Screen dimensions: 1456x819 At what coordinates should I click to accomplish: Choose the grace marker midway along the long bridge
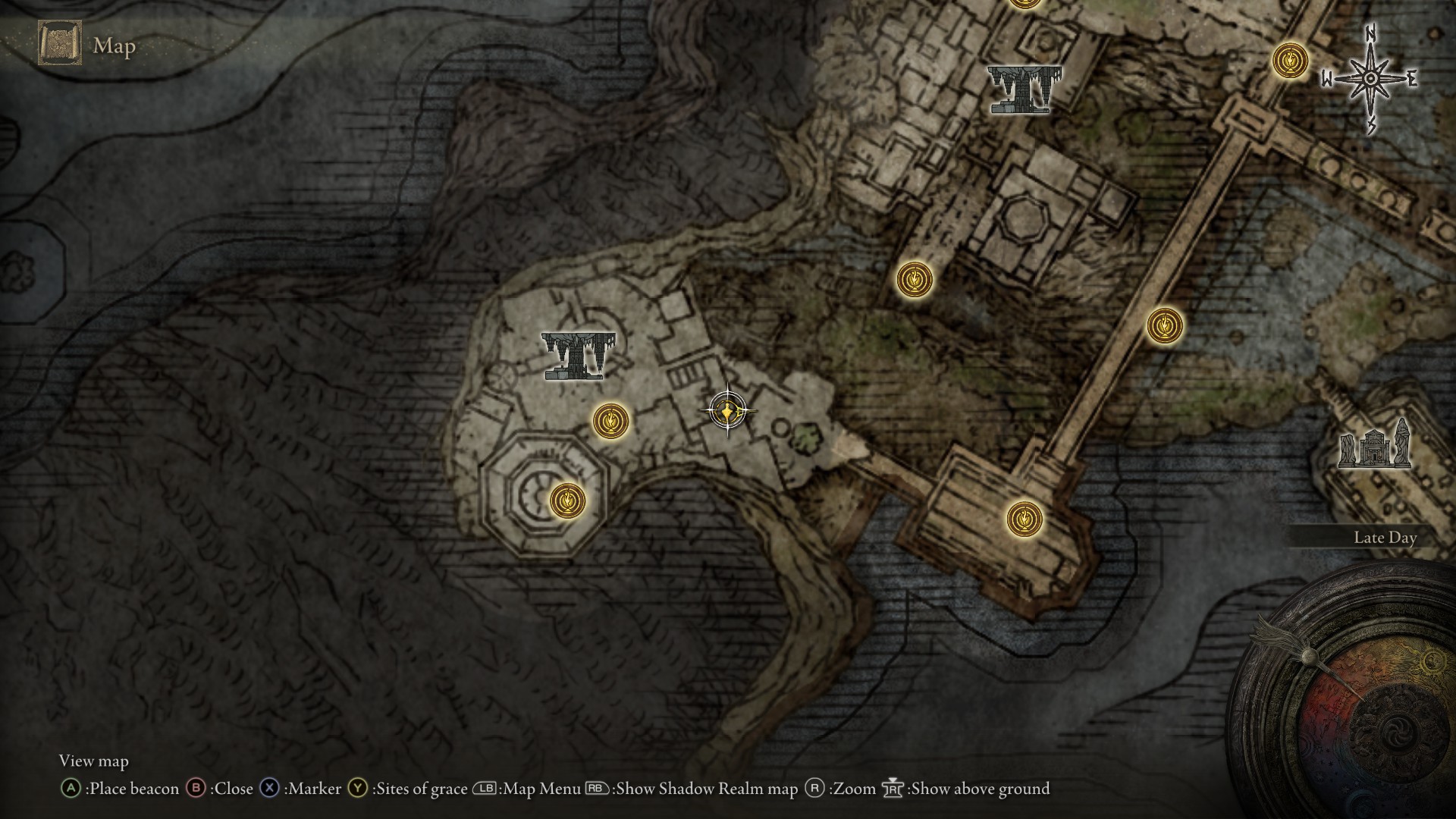1164,325
